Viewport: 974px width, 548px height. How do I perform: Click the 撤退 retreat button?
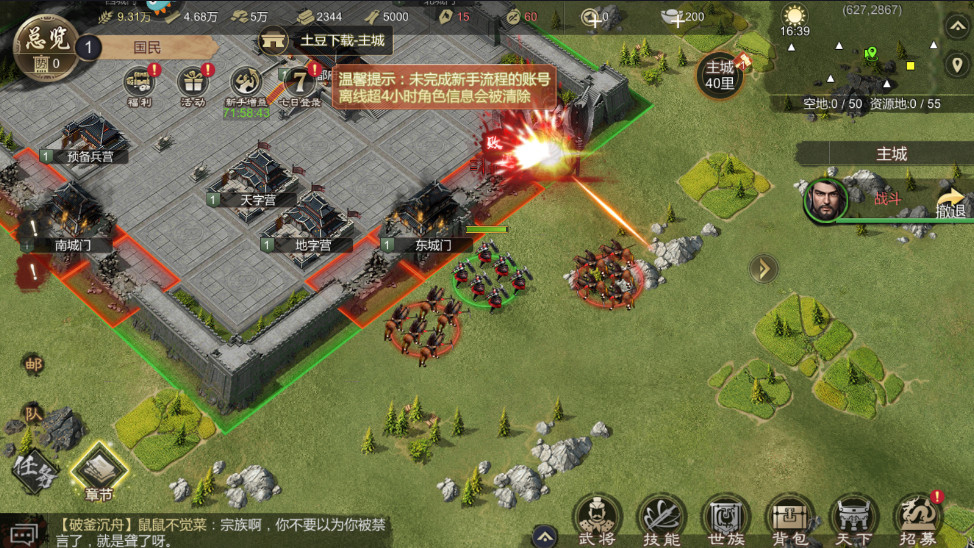pyautogui.click(x=951, y=202)
